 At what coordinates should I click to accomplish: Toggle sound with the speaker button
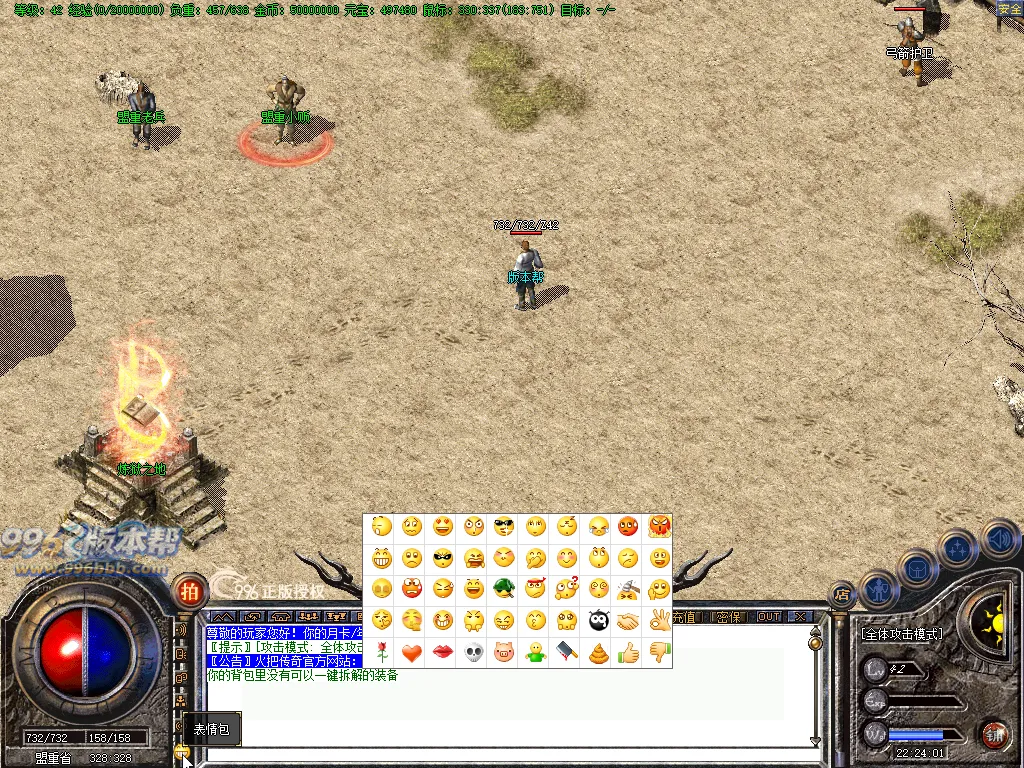click(x=998, y=539)
